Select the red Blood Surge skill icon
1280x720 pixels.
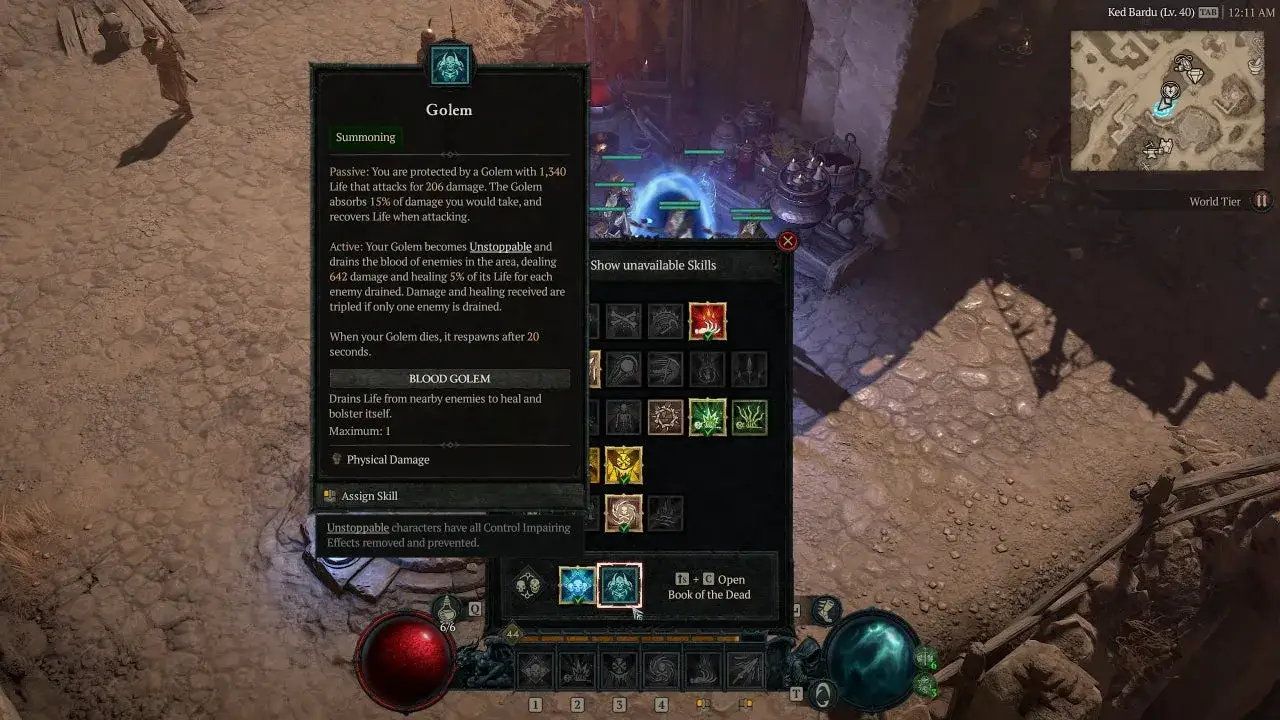[707, 321]
